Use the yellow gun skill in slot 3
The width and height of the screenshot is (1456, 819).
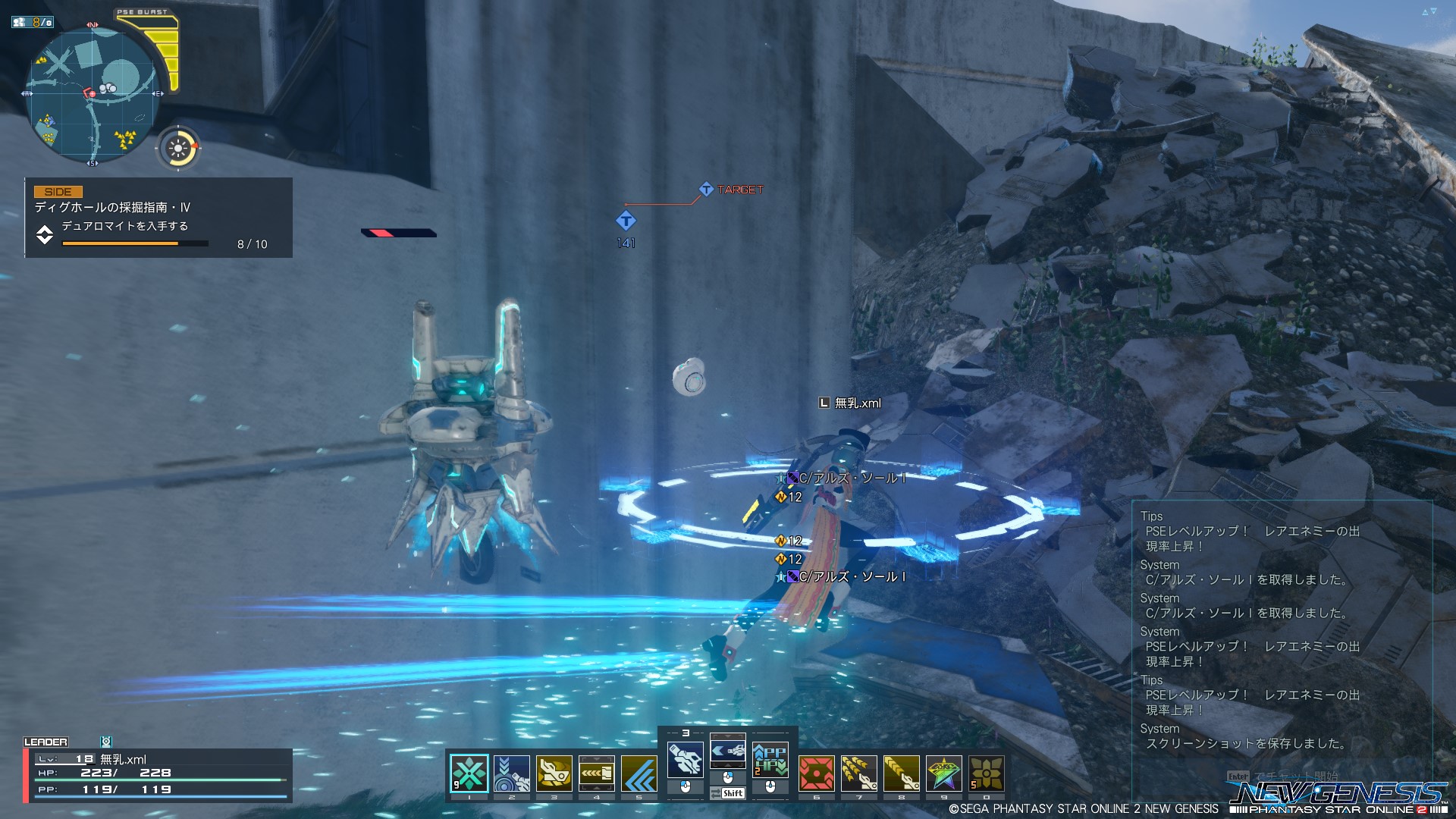[x=554, y=773]
